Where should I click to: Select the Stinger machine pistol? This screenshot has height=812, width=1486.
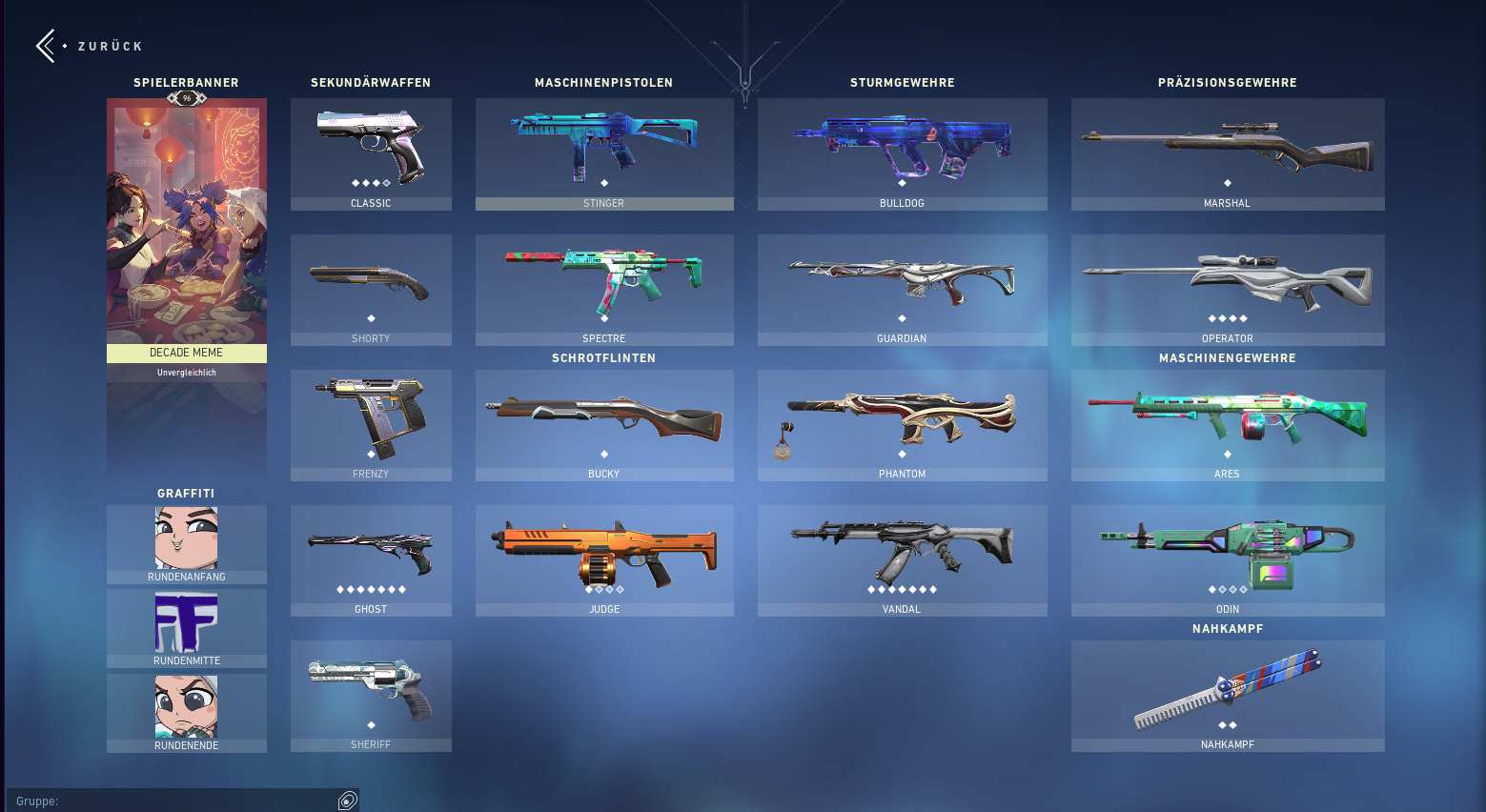coord(603,152)
